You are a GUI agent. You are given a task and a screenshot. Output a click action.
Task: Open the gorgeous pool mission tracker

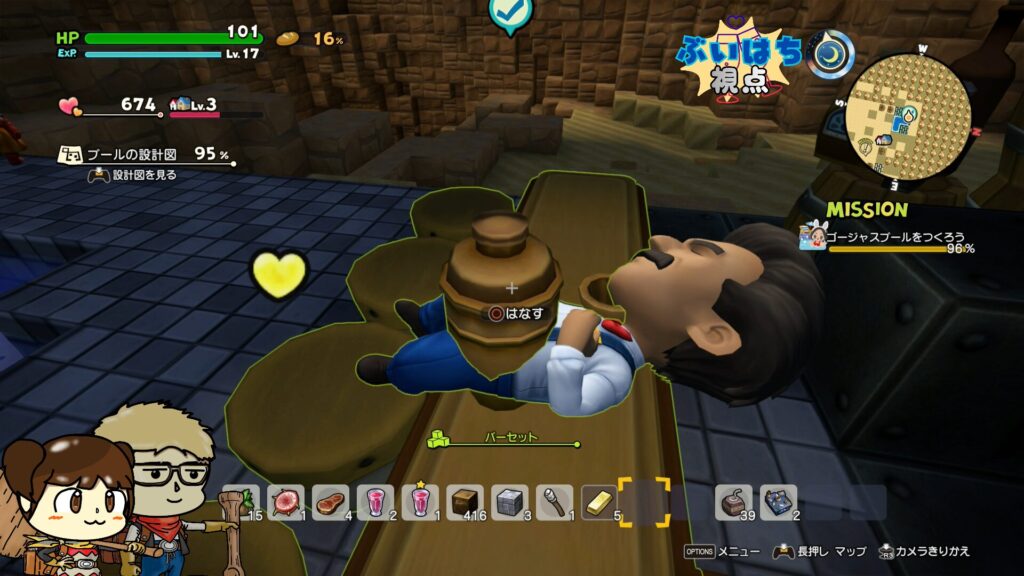888,238
